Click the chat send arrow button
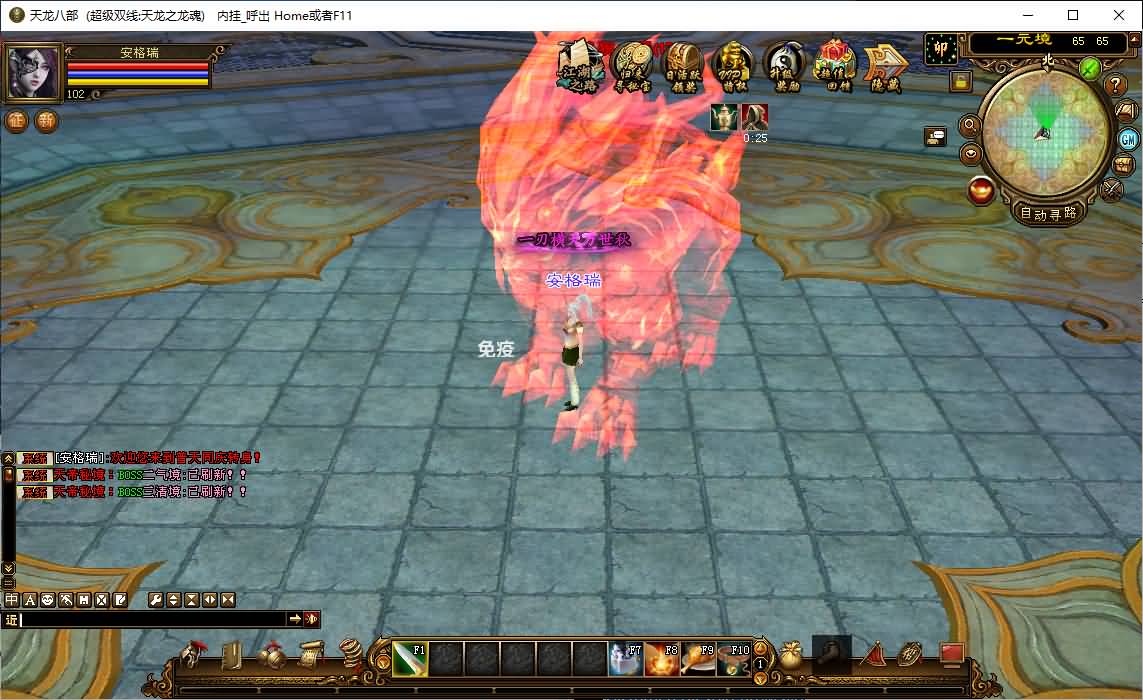1143x700 pixels. (x=296, y=620)
